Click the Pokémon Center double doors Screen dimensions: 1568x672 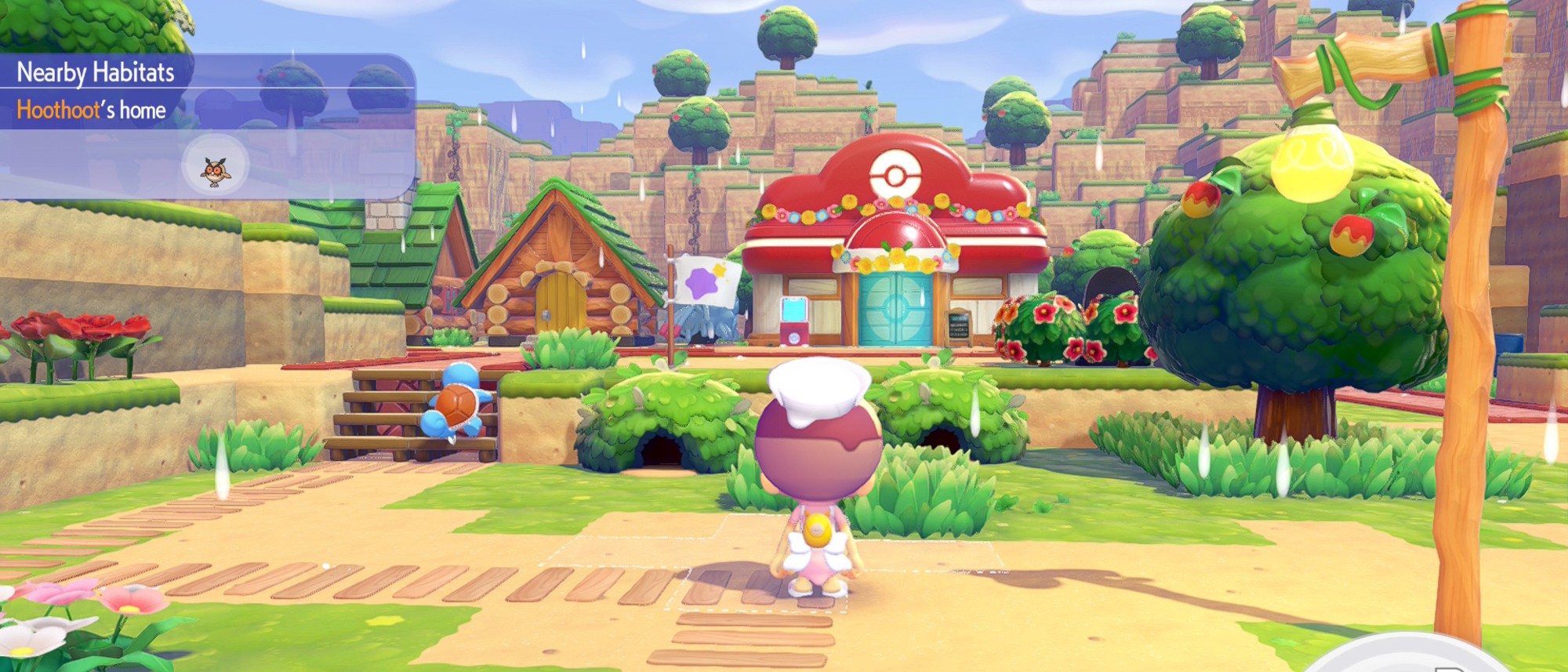[x=894, y=314]
